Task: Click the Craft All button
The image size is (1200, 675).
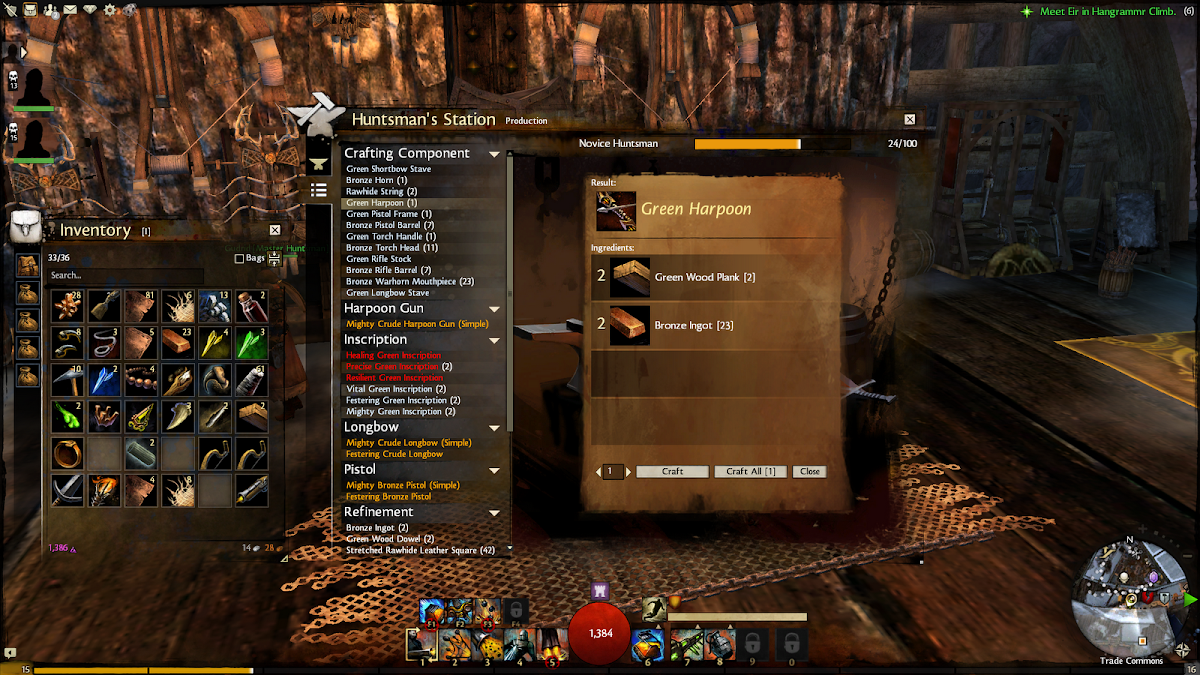Action: point(750,471)
